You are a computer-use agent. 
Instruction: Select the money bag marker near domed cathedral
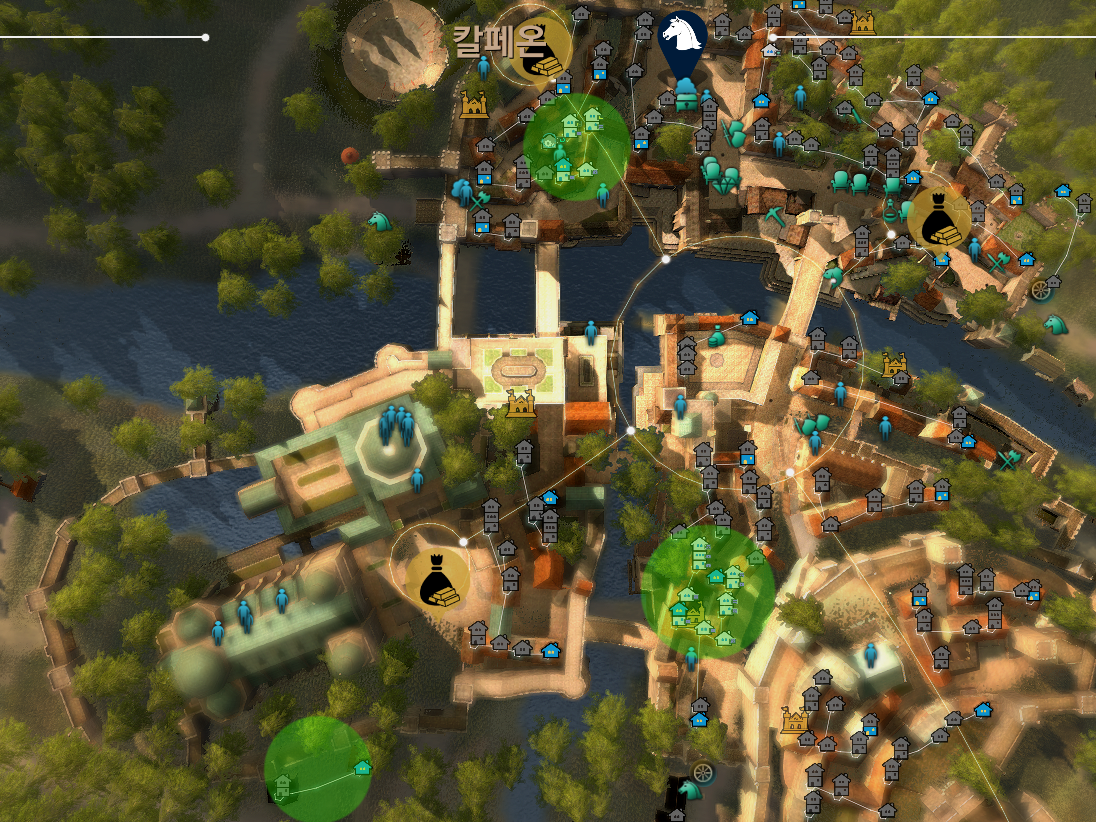pyautogui.click(x=437, y=580)
